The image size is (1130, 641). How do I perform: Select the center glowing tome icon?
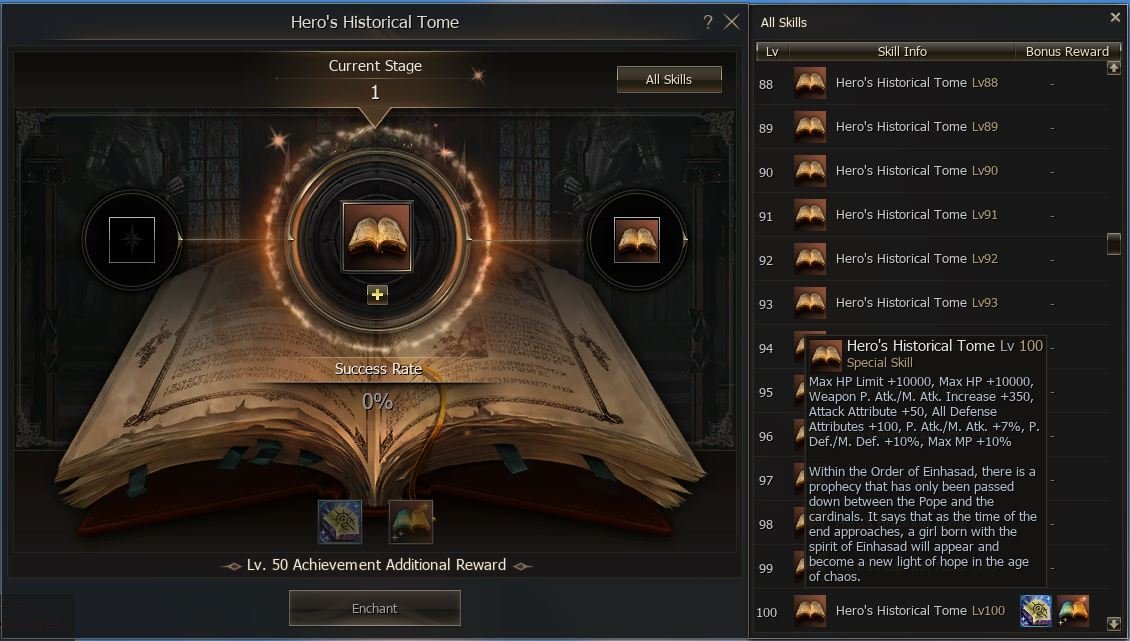pos(377,237)
